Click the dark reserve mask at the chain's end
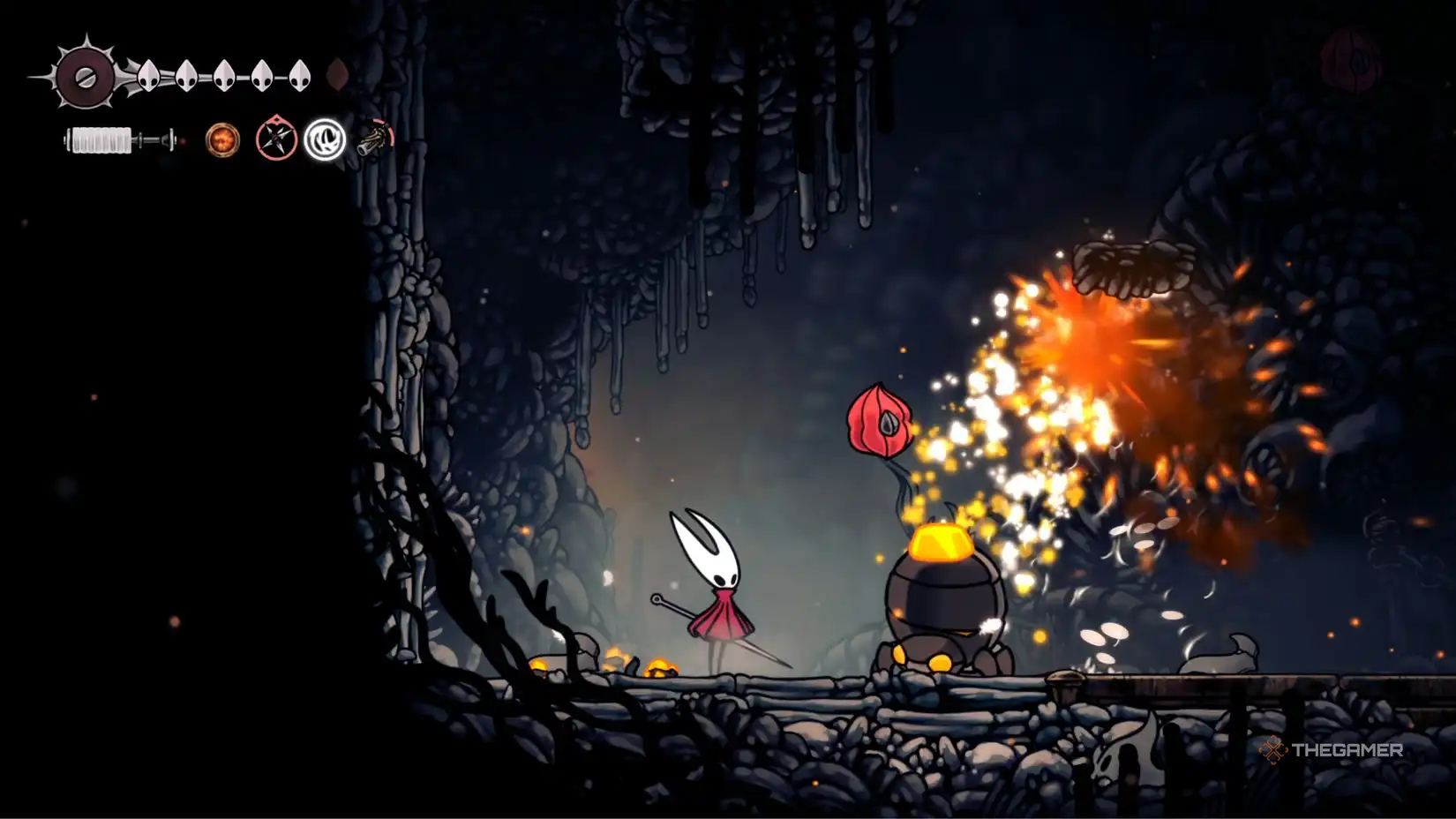Image resolution: width=1456 pixels, height=819 pixels. click(336, 73)
